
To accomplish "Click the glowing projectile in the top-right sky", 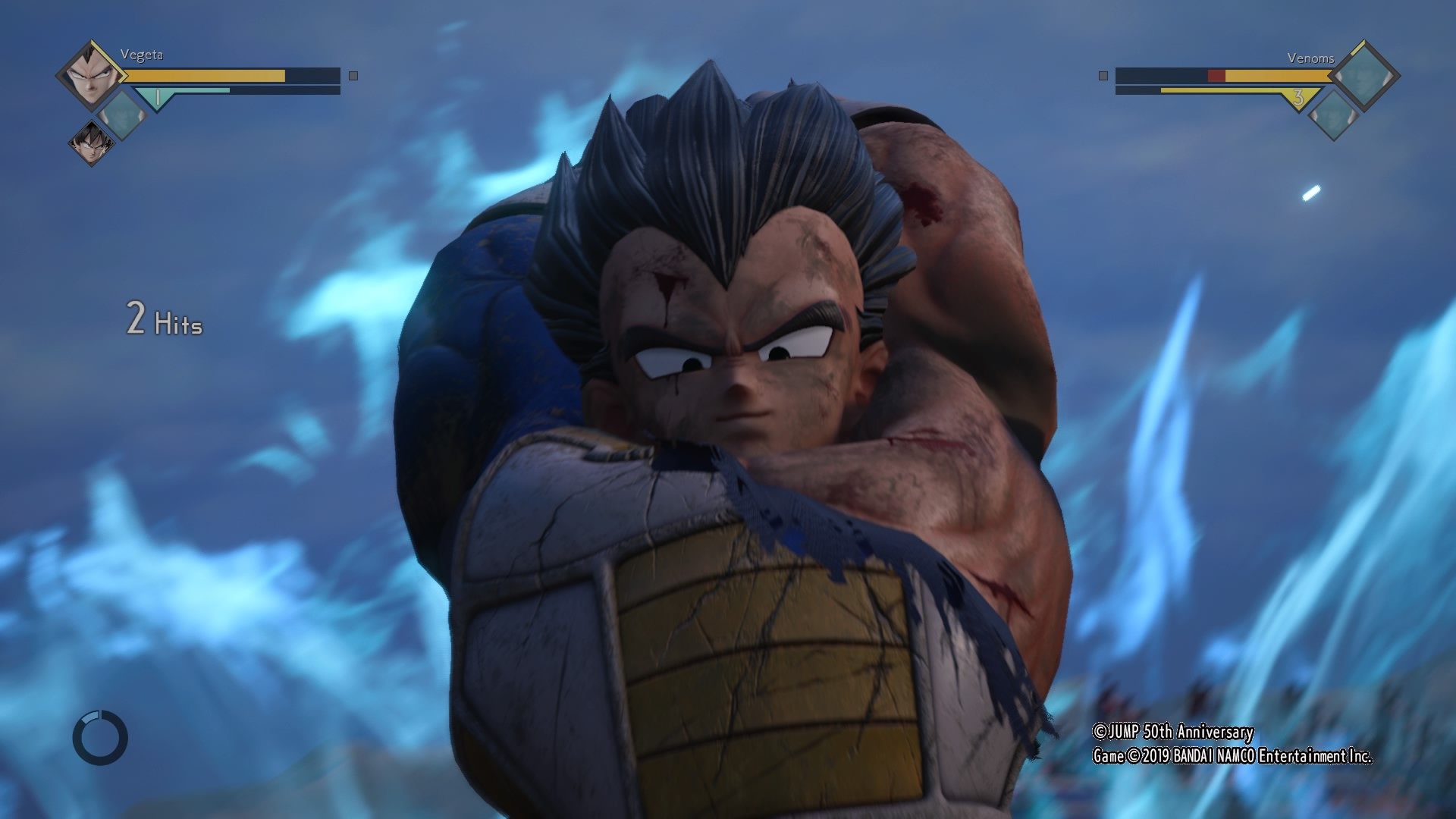I will point(1309,194).
